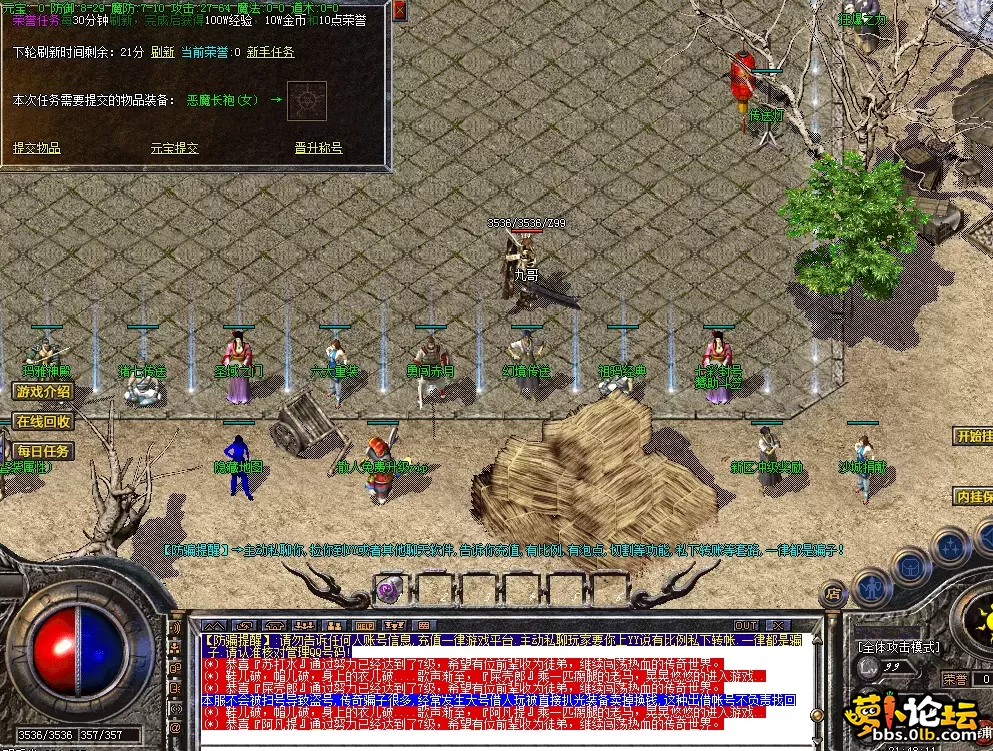993x751 pixels.
Task: Click the 刷新 refresh link
Action: coord(162,52)
